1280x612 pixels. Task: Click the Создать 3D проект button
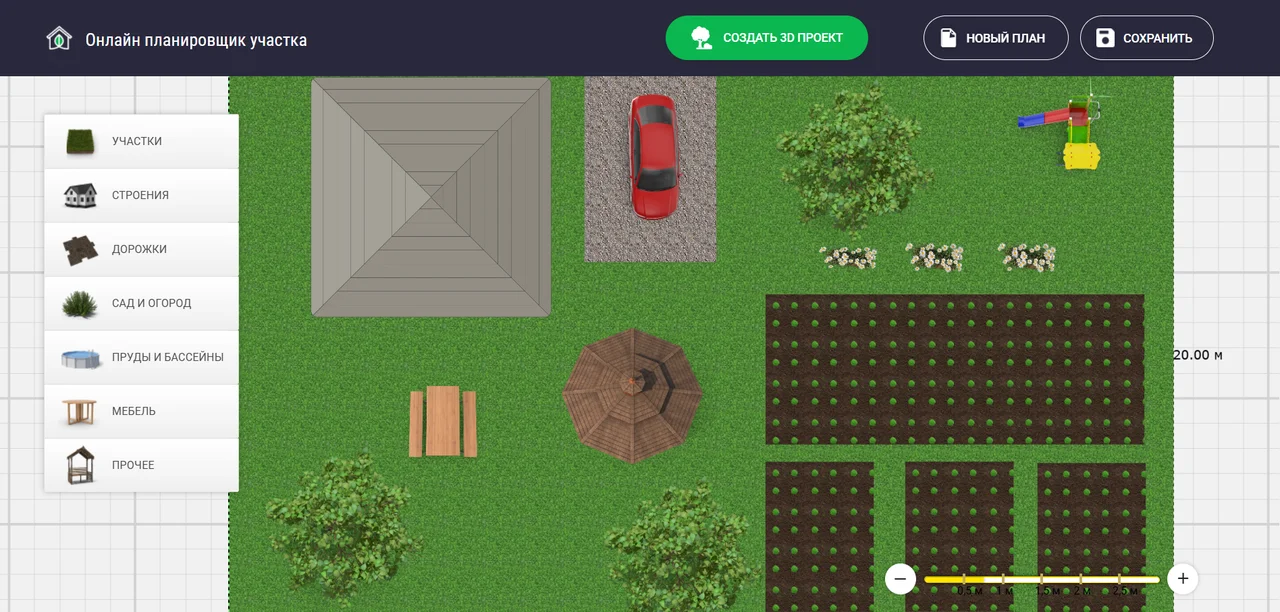pos(766,38)
